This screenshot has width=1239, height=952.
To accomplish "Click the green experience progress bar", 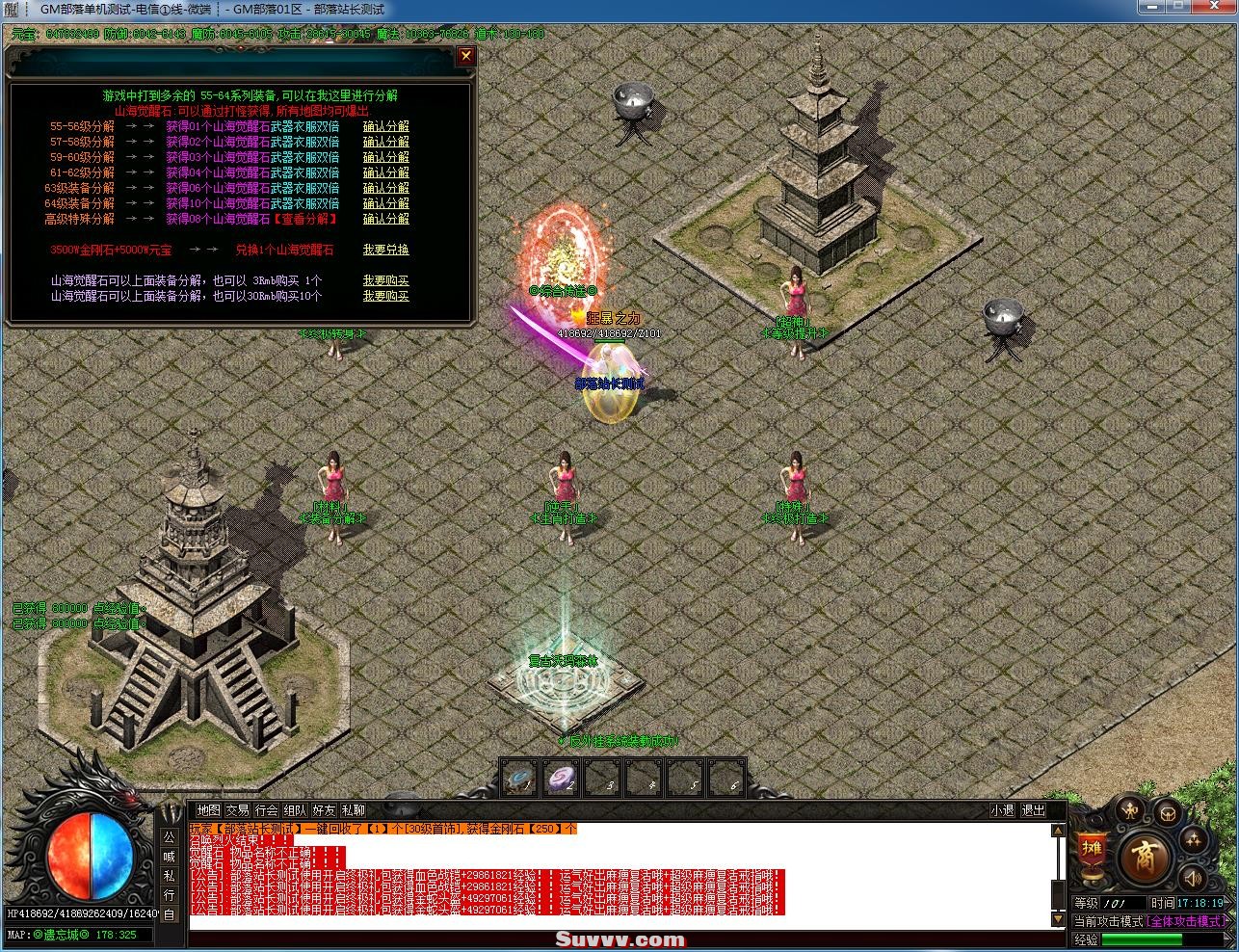I will [x=1141, y=939].
